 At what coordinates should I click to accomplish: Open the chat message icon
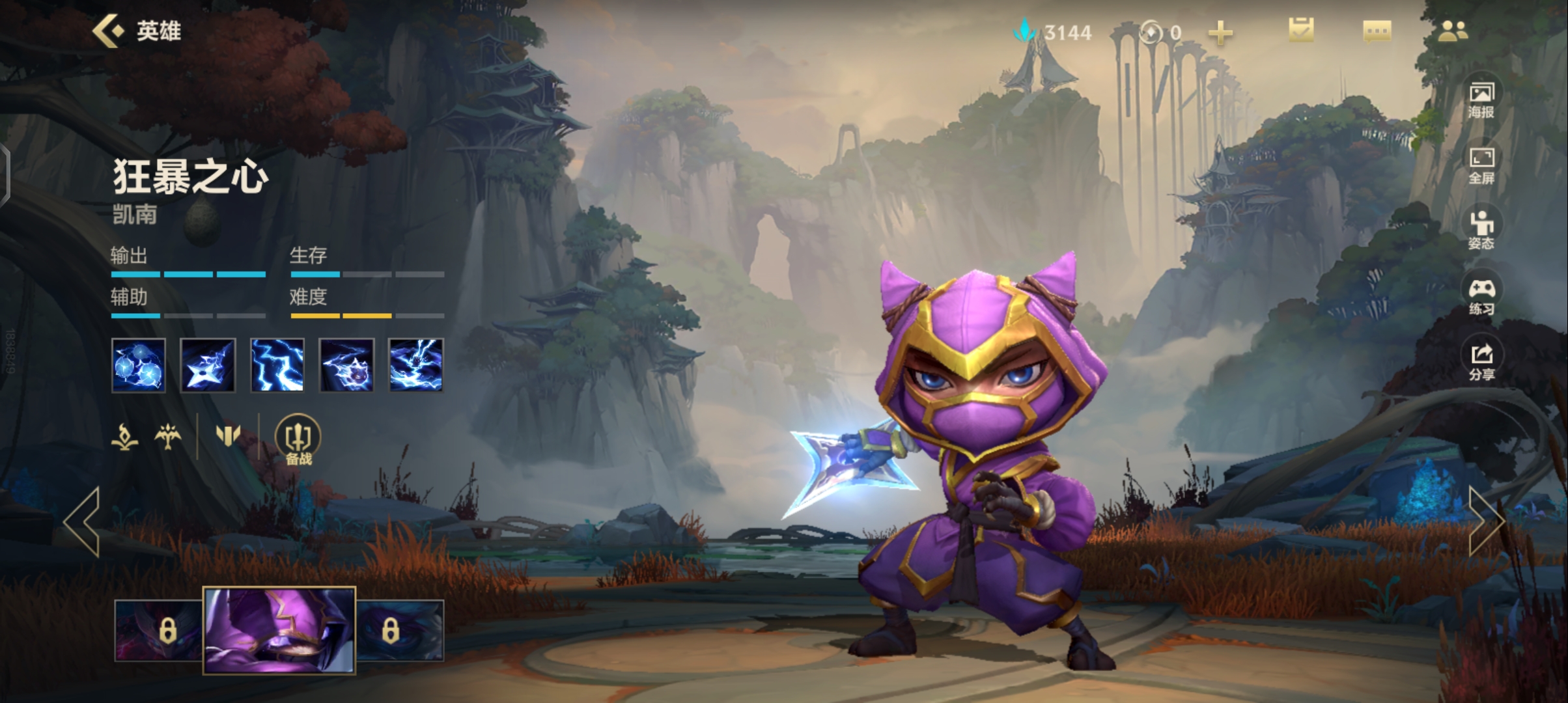click(x=1377, y=31)
